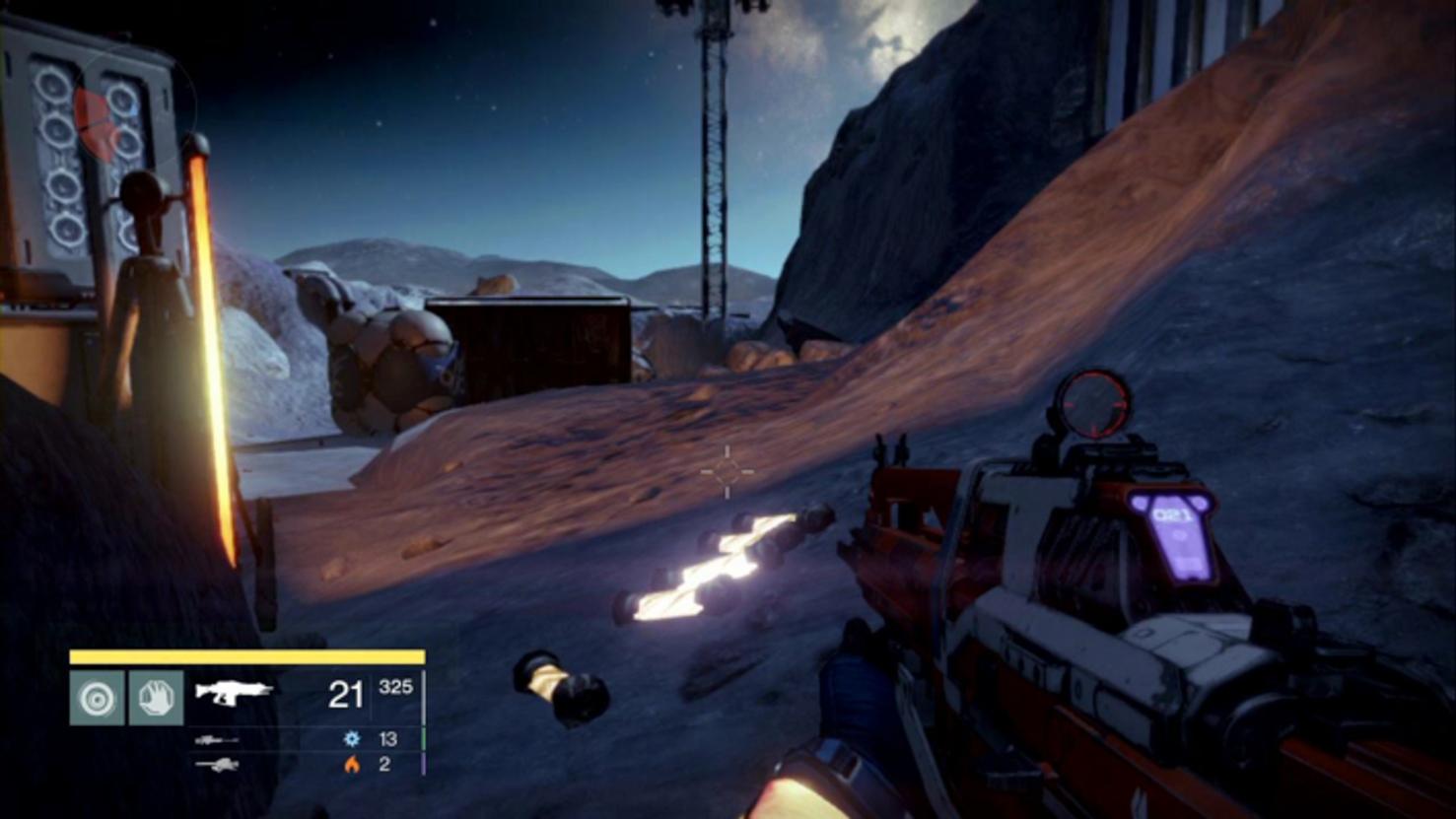Activate the melee hand ability icon

point(156,698)
